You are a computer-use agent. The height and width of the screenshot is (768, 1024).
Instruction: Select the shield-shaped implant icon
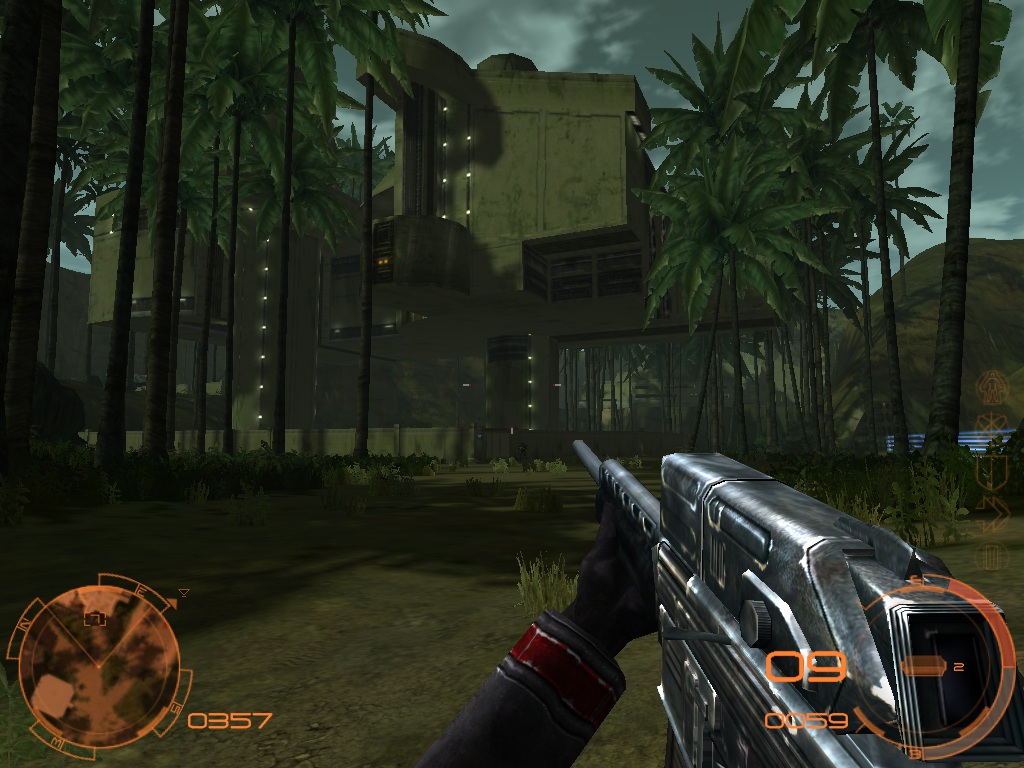coord(994,470)
